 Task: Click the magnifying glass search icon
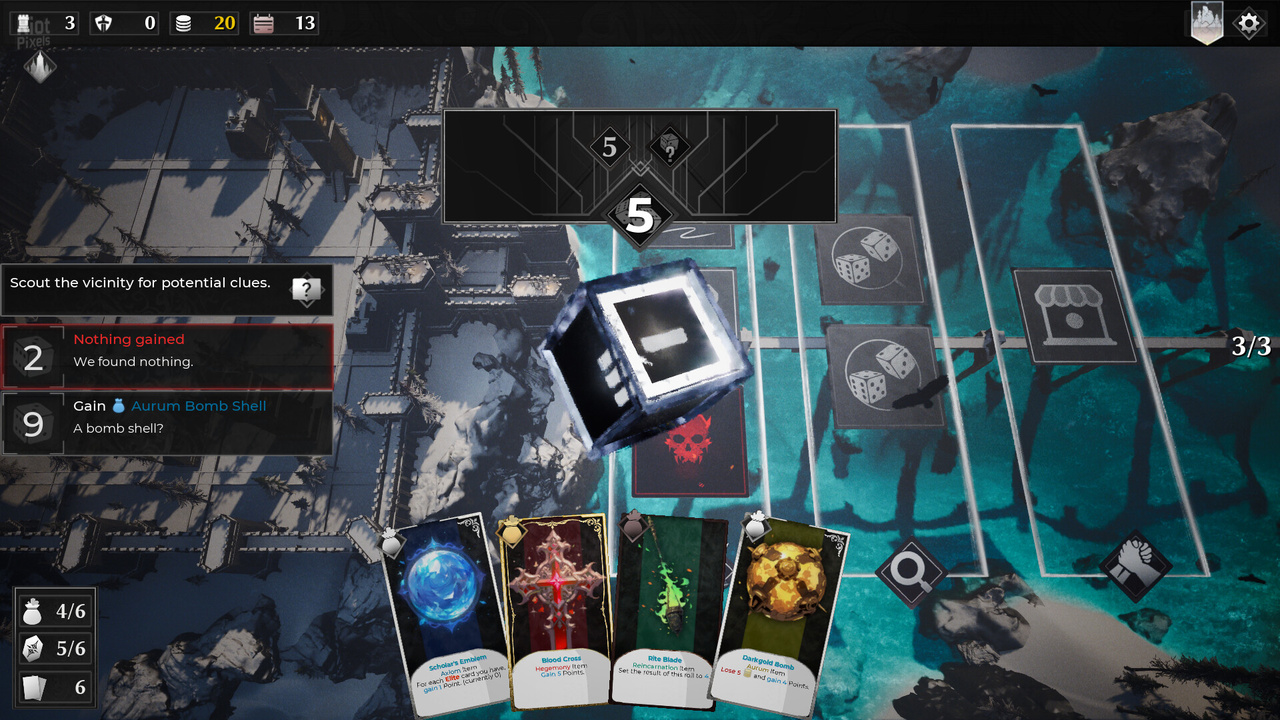pos(911,572)
